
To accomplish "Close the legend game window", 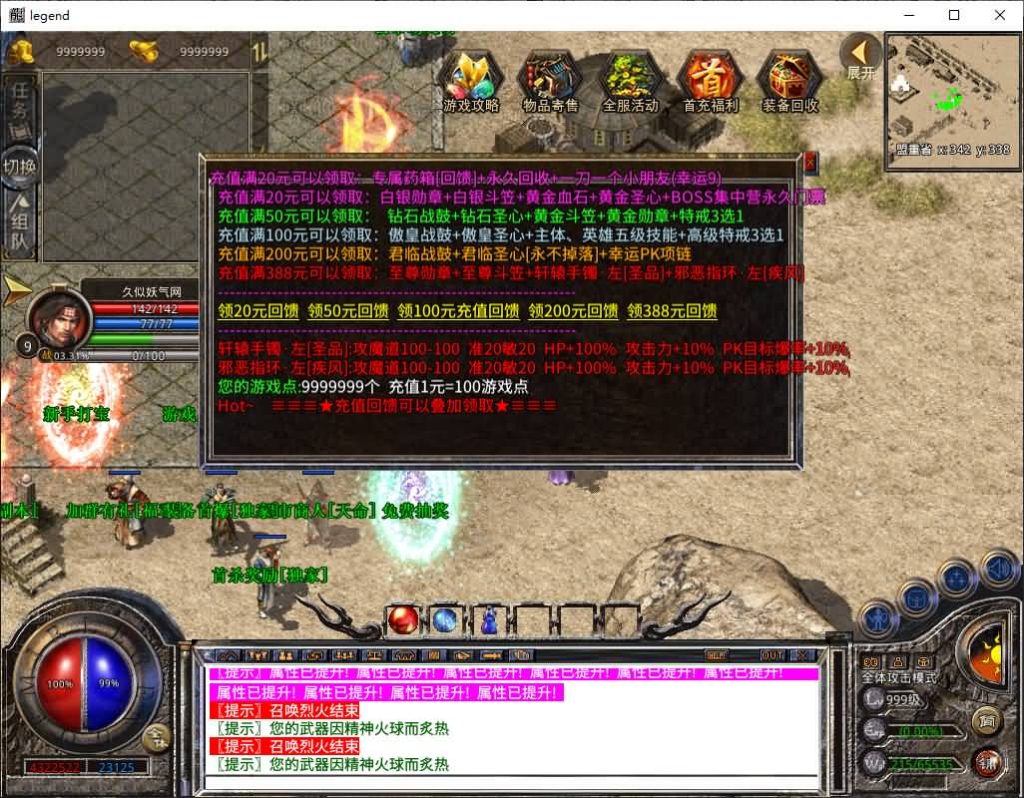I will point(1000,15).
